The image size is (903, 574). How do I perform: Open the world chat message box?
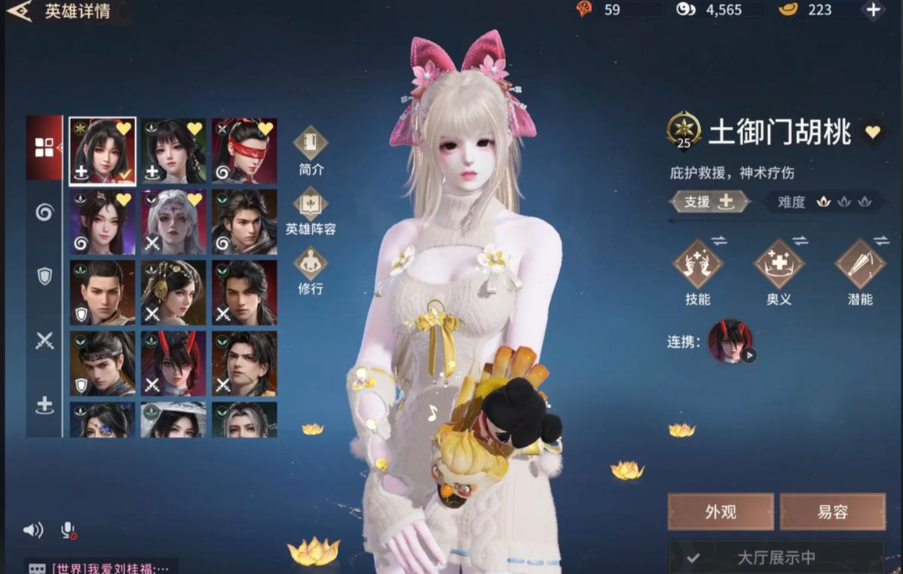(100, 567)
